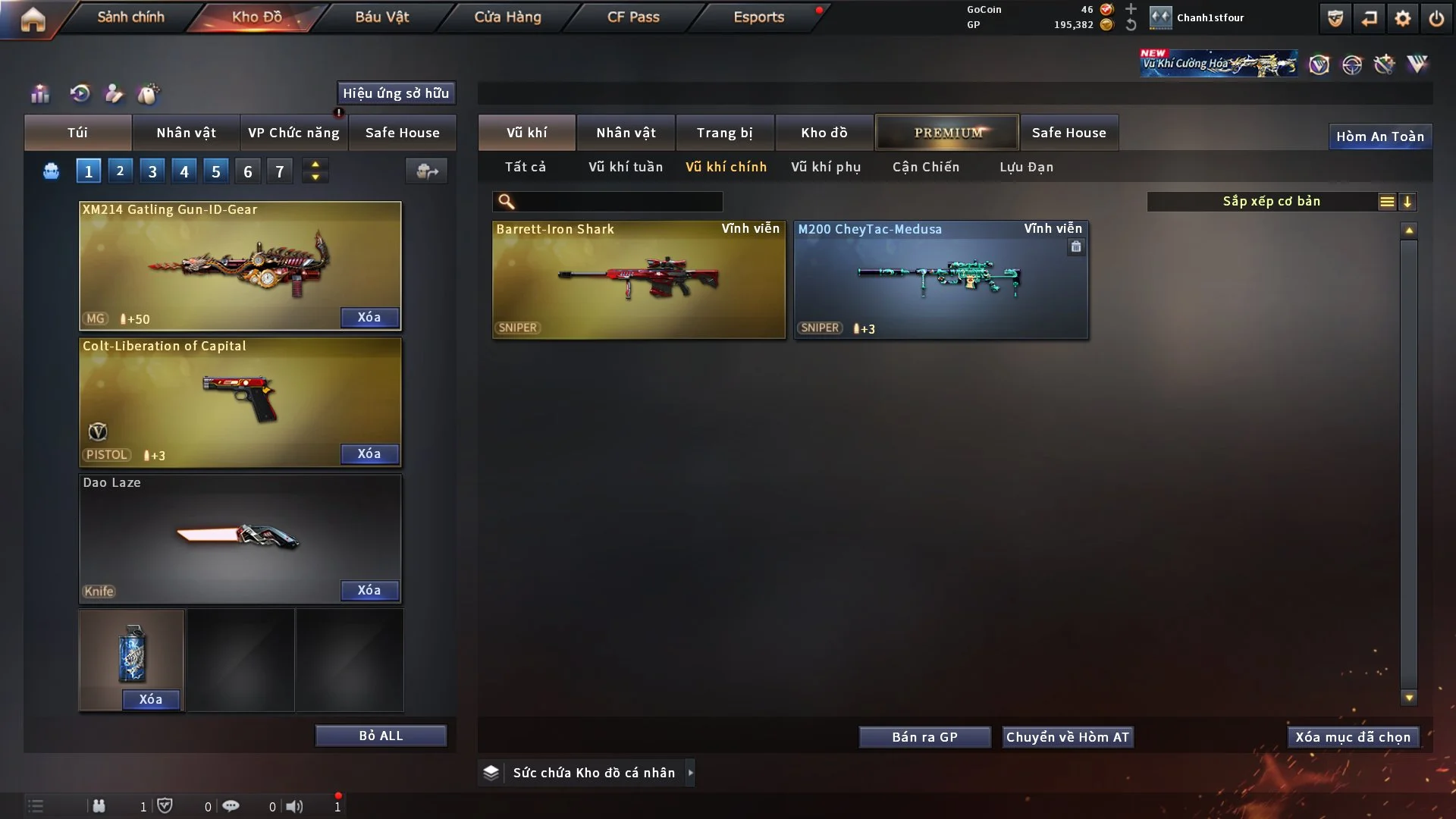The height and width of the screenshot is (819, 1456).
Task: Click the power exit button
Action: click(x=1436, y=18)
